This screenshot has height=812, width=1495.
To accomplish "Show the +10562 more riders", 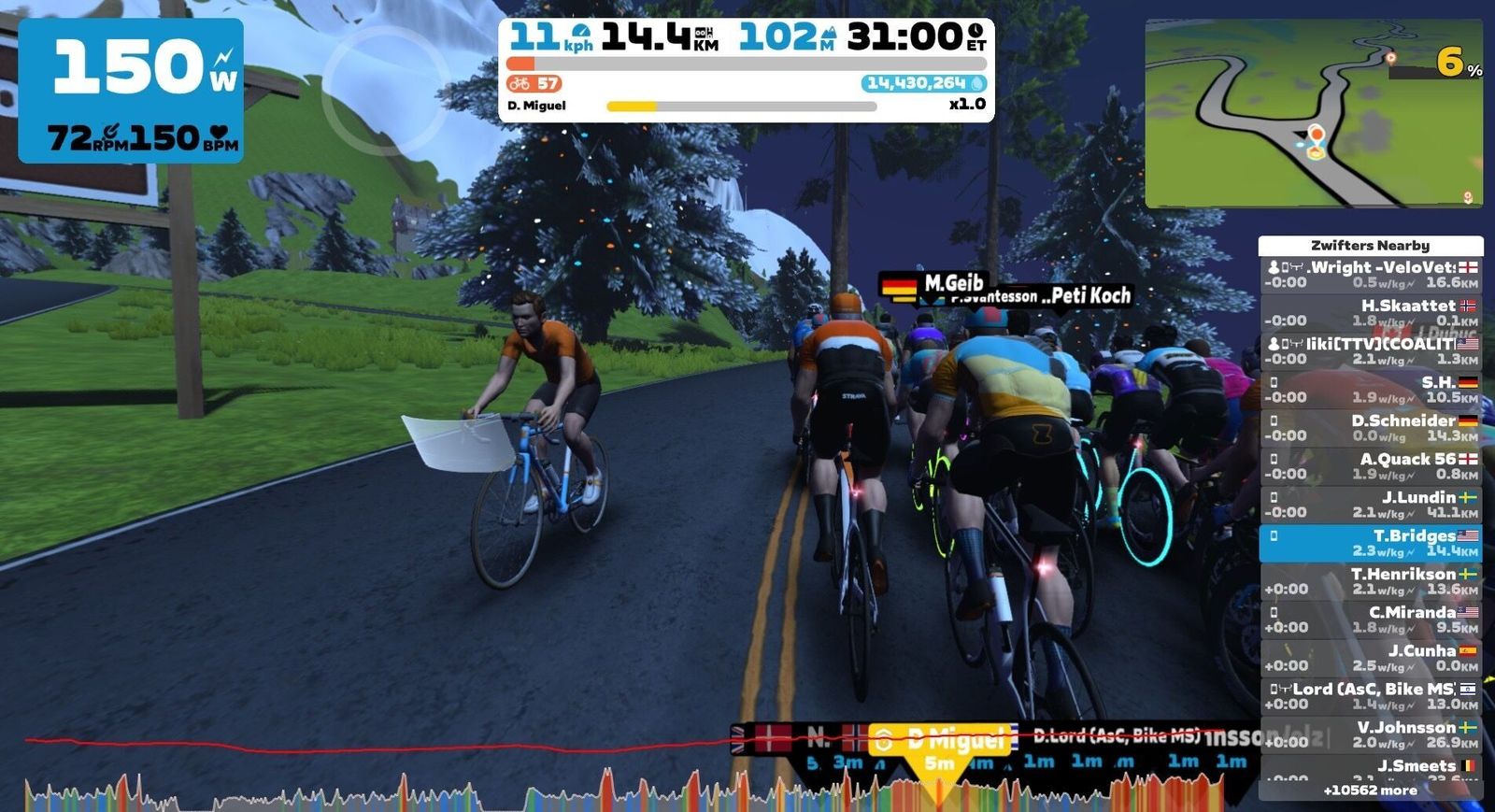I will (x=1370, y=791).
